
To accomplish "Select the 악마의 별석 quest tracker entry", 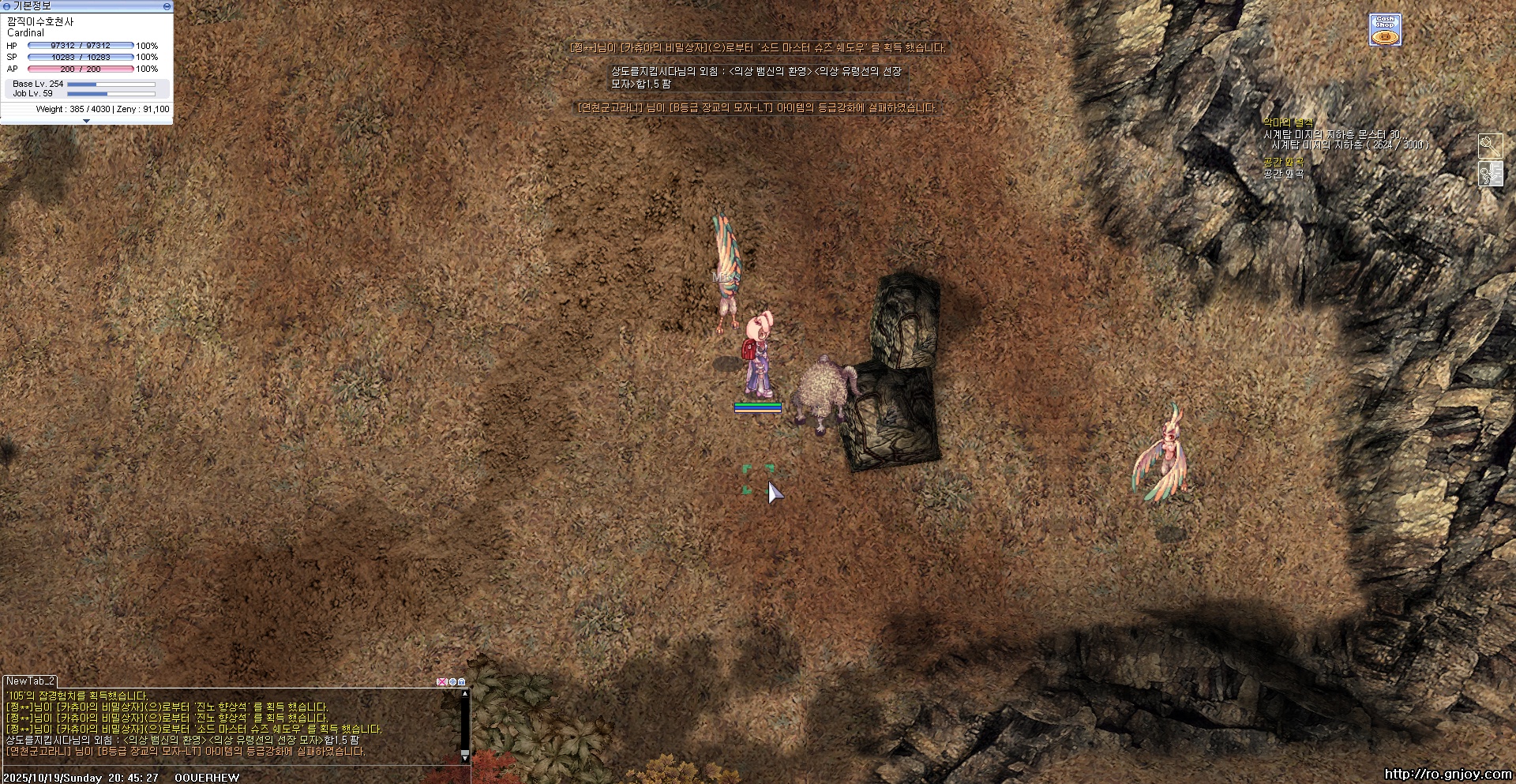I will 1287,122.
